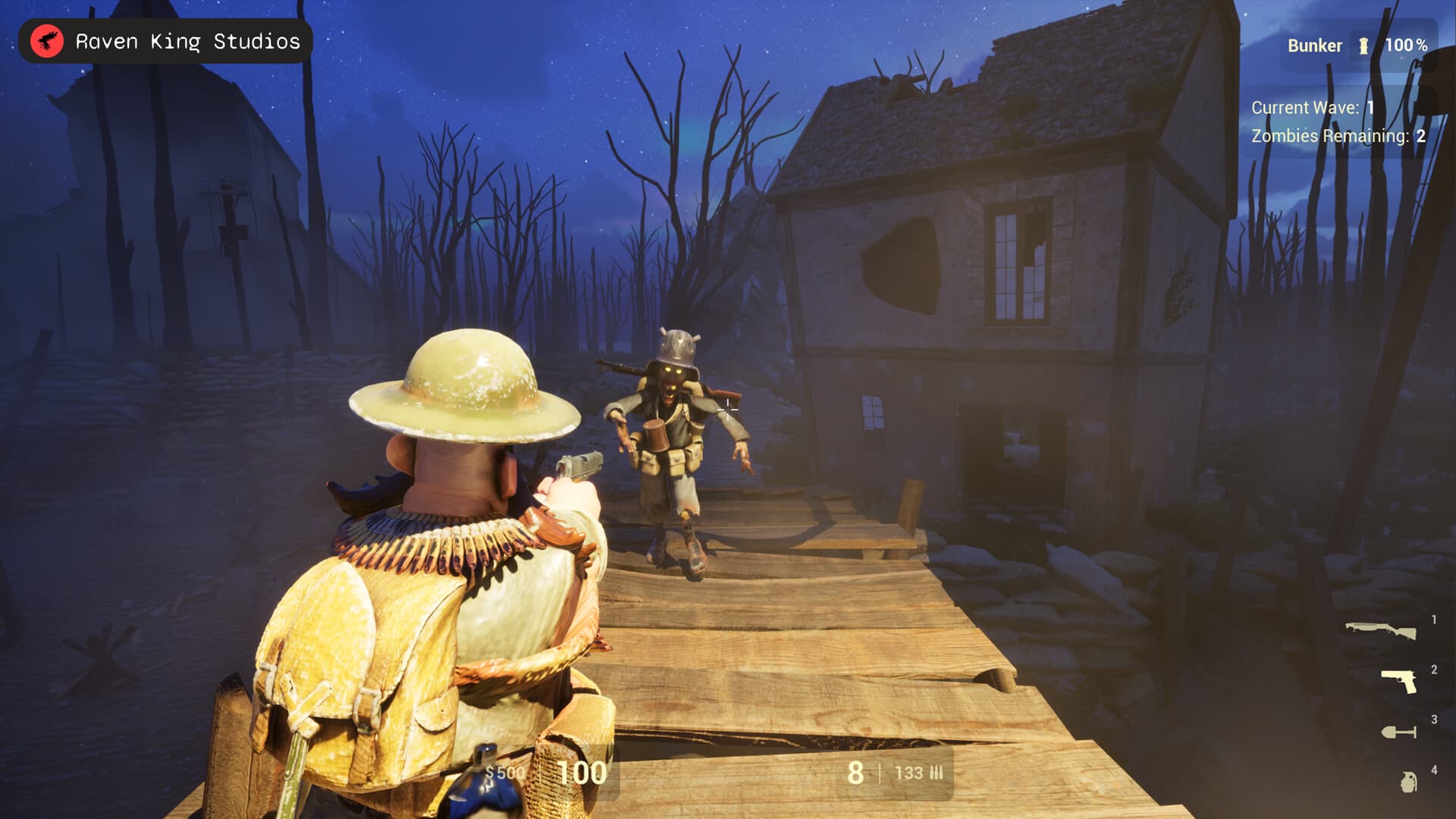
Task: Select the grenade in weapon slot 4
Action: tap(1410, 781)
